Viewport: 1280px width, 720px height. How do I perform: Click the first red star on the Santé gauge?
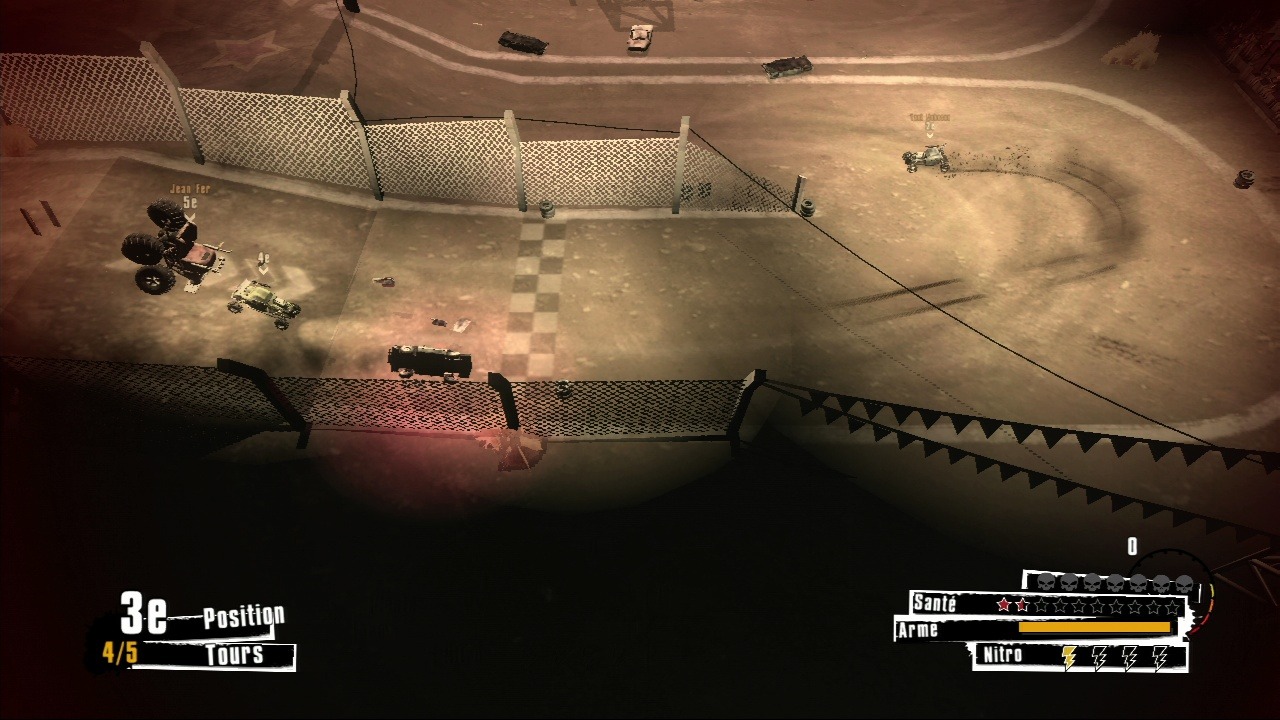[x=1004, y=604]
